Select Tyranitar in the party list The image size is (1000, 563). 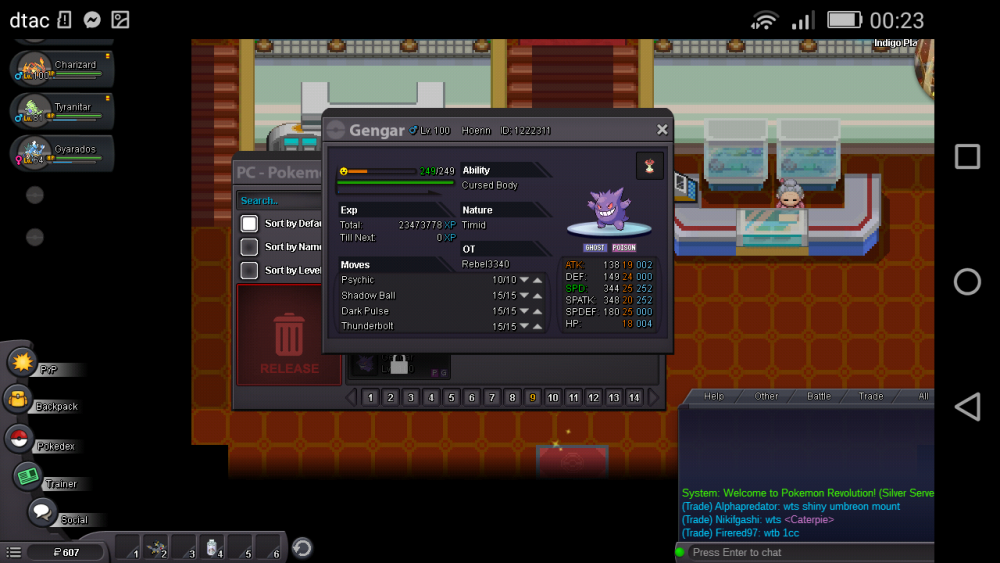[x=62, y=111]
